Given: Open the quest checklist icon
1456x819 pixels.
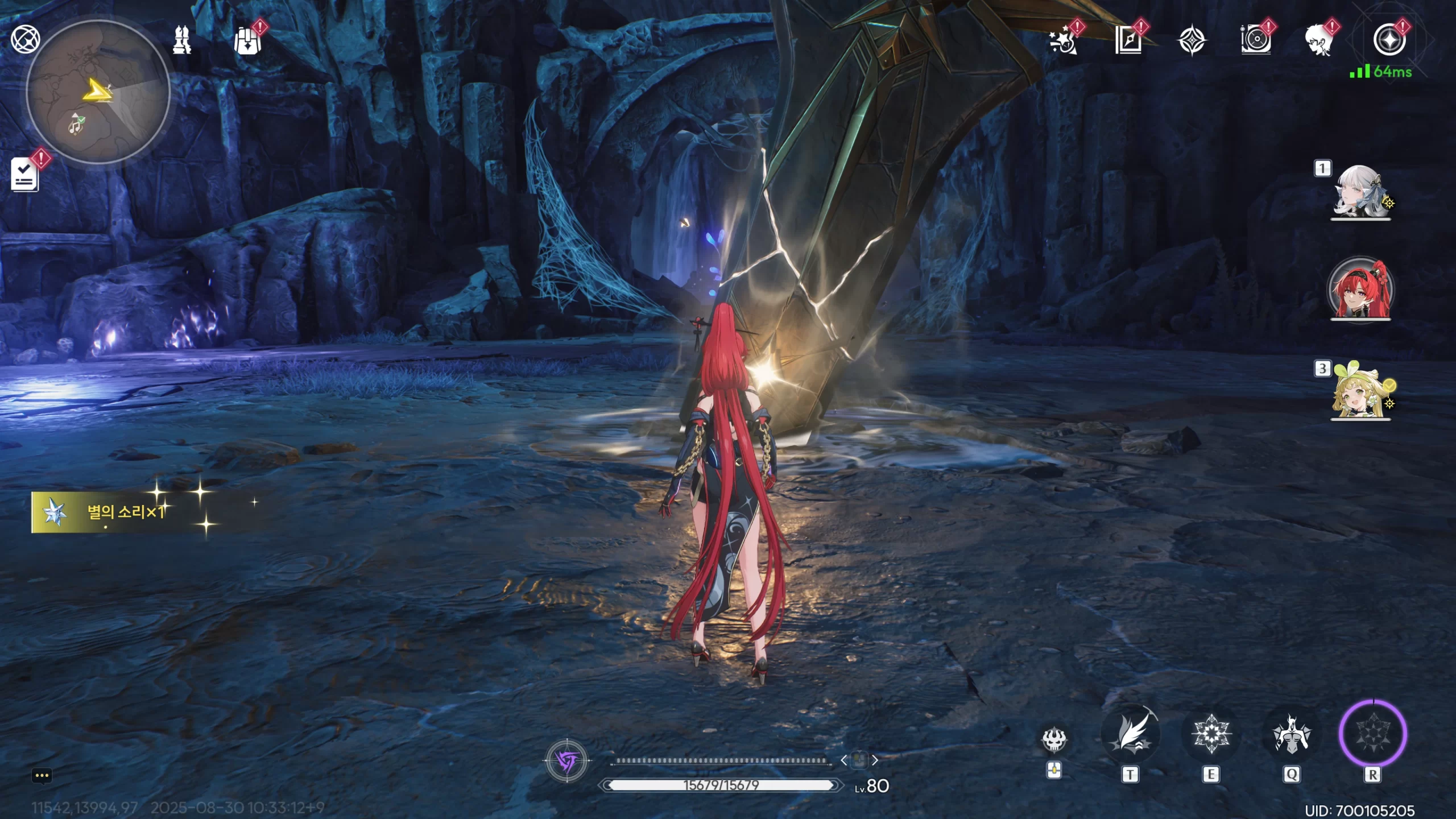Looking at the screenshot, I should 25,174.
